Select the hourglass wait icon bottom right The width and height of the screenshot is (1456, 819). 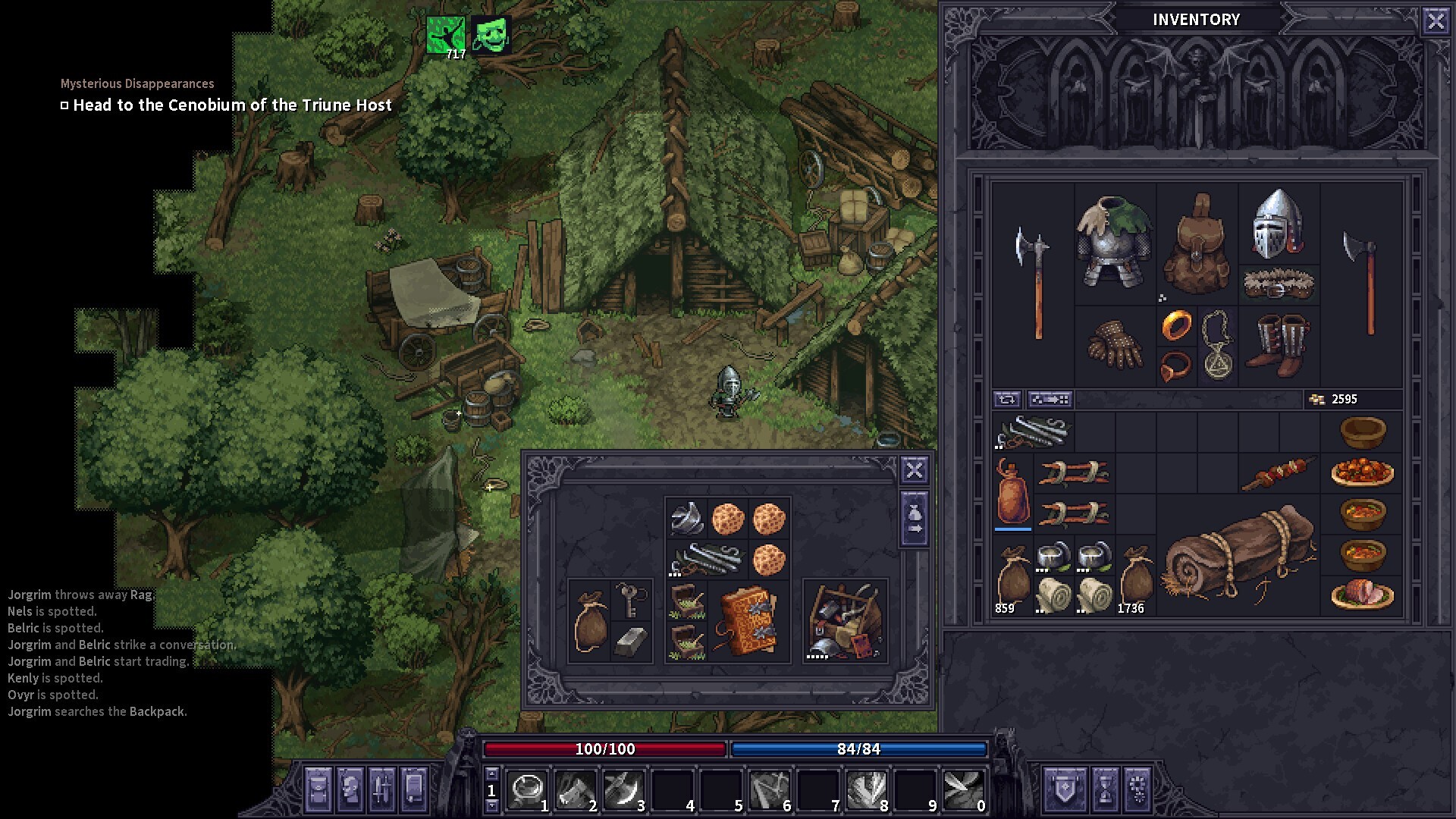tap(1106, 789)
